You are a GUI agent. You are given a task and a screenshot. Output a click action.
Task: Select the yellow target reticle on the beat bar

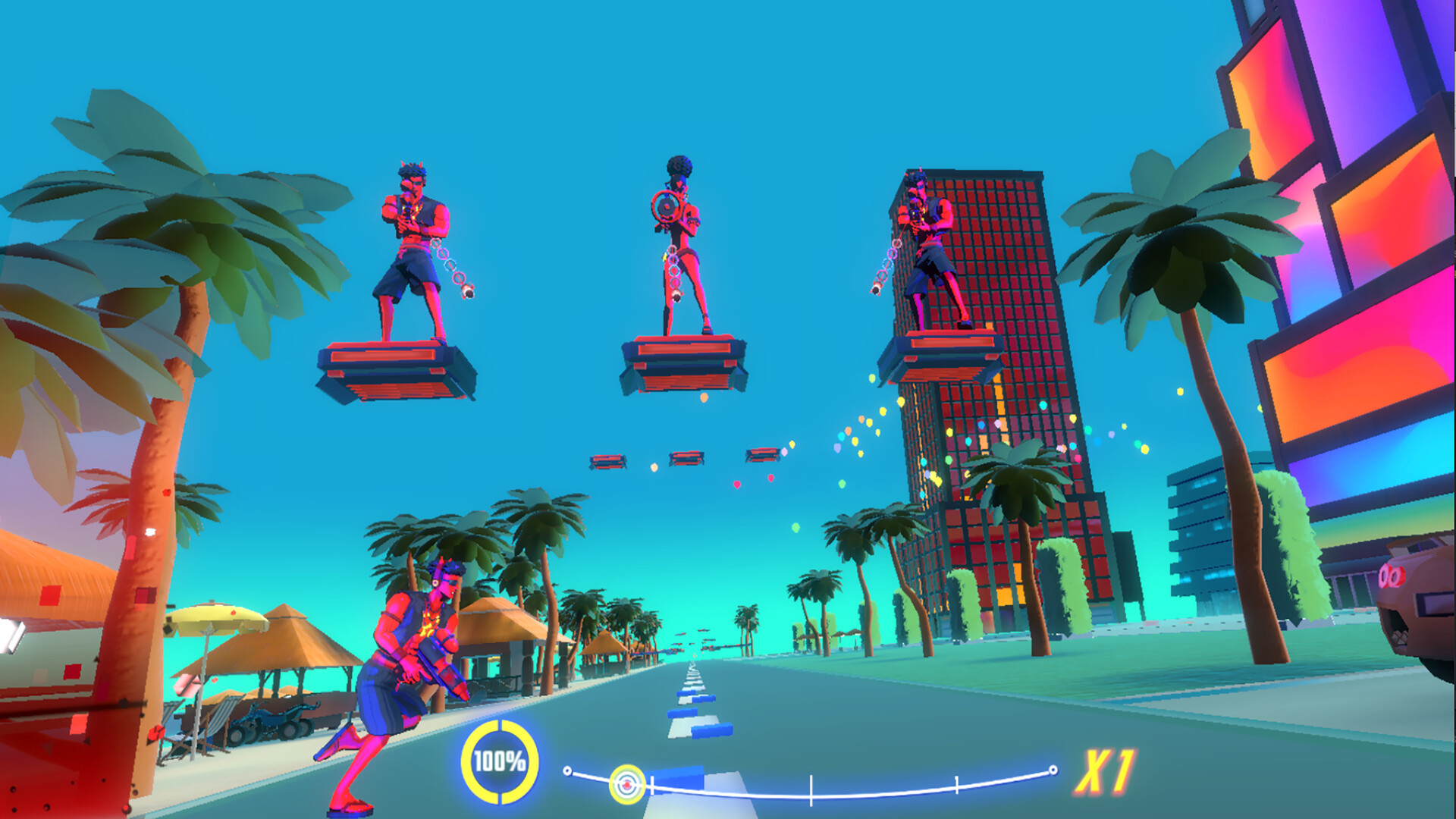coord(626,785)
